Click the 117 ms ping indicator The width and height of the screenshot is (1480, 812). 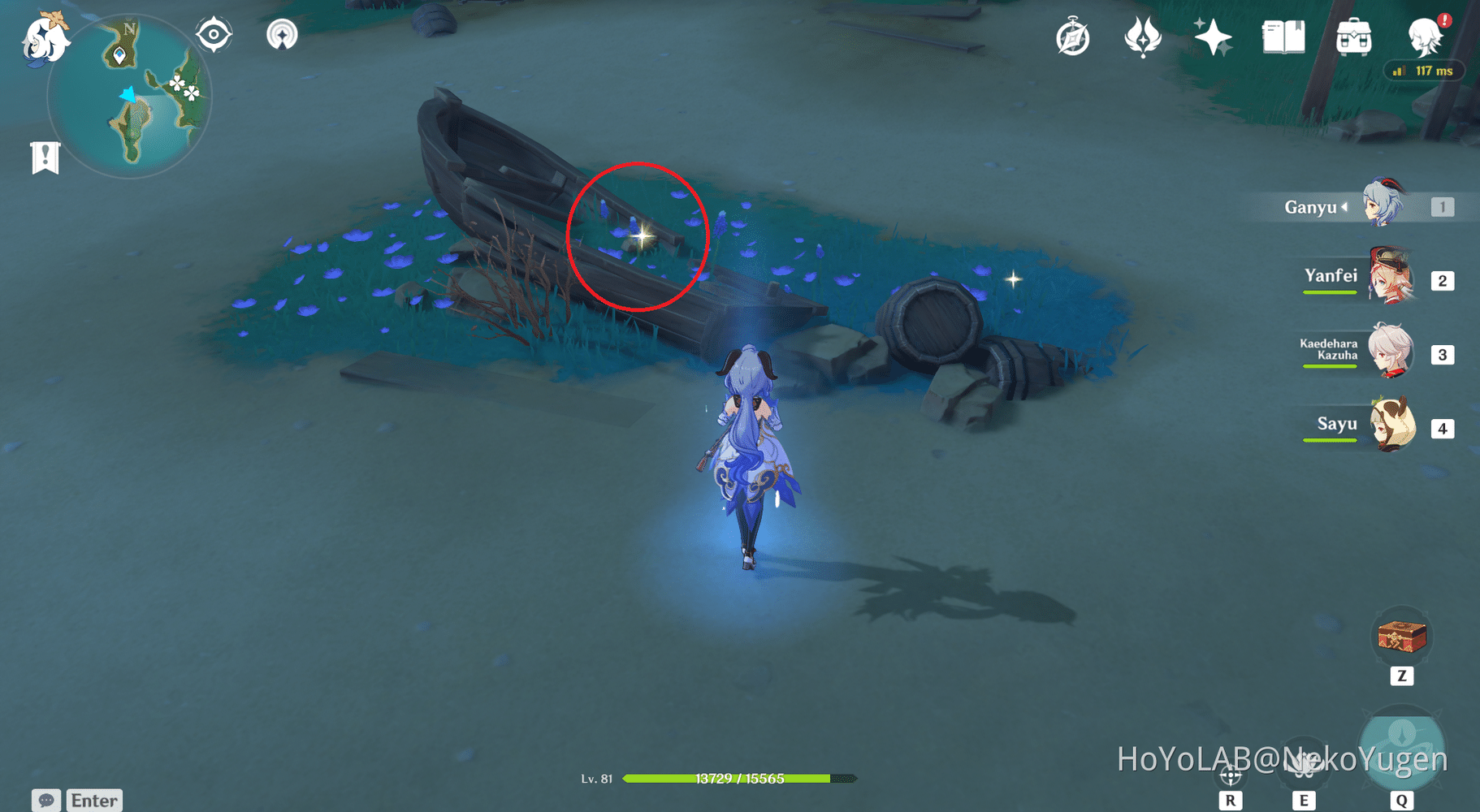[1423, 71]
